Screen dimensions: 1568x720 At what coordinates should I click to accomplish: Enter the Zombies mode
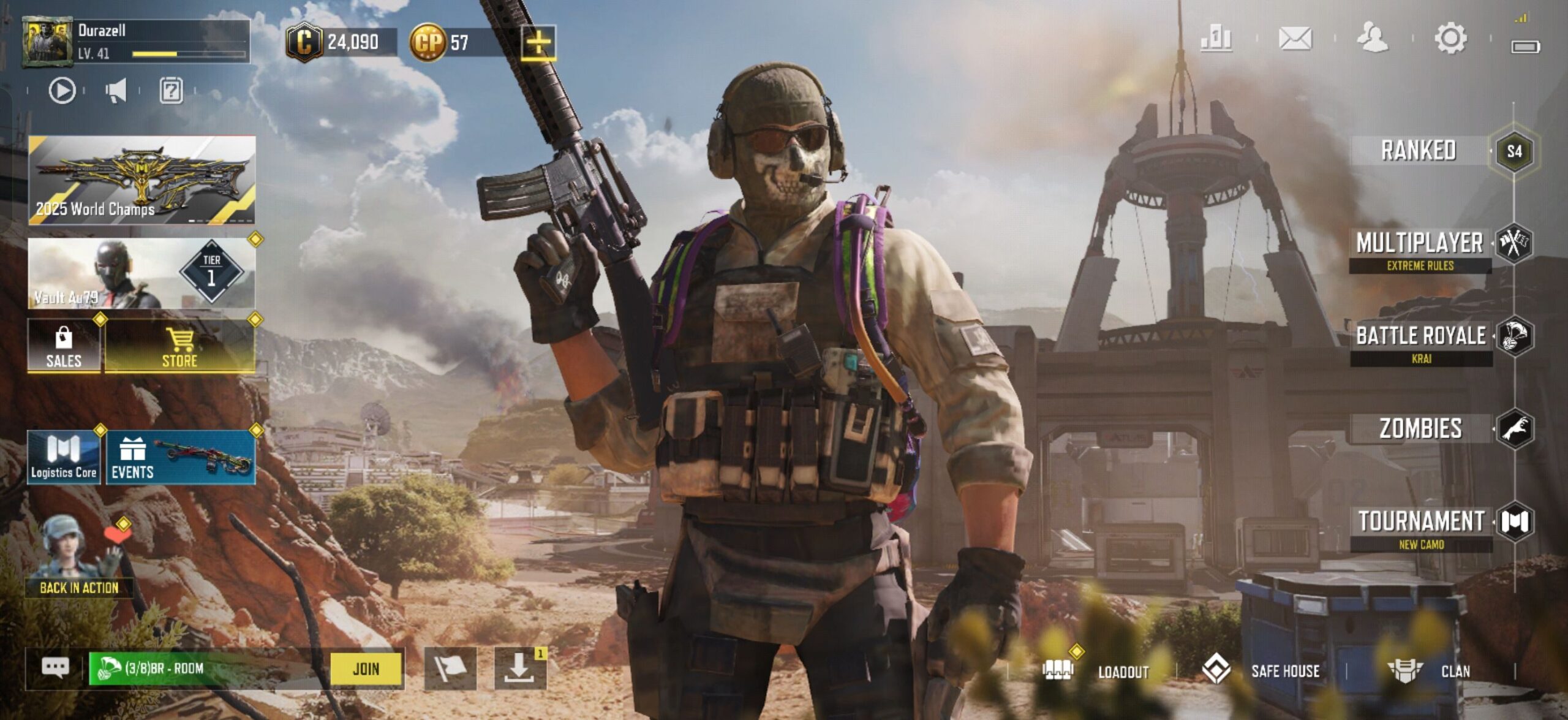click(x=1421, y=429)
